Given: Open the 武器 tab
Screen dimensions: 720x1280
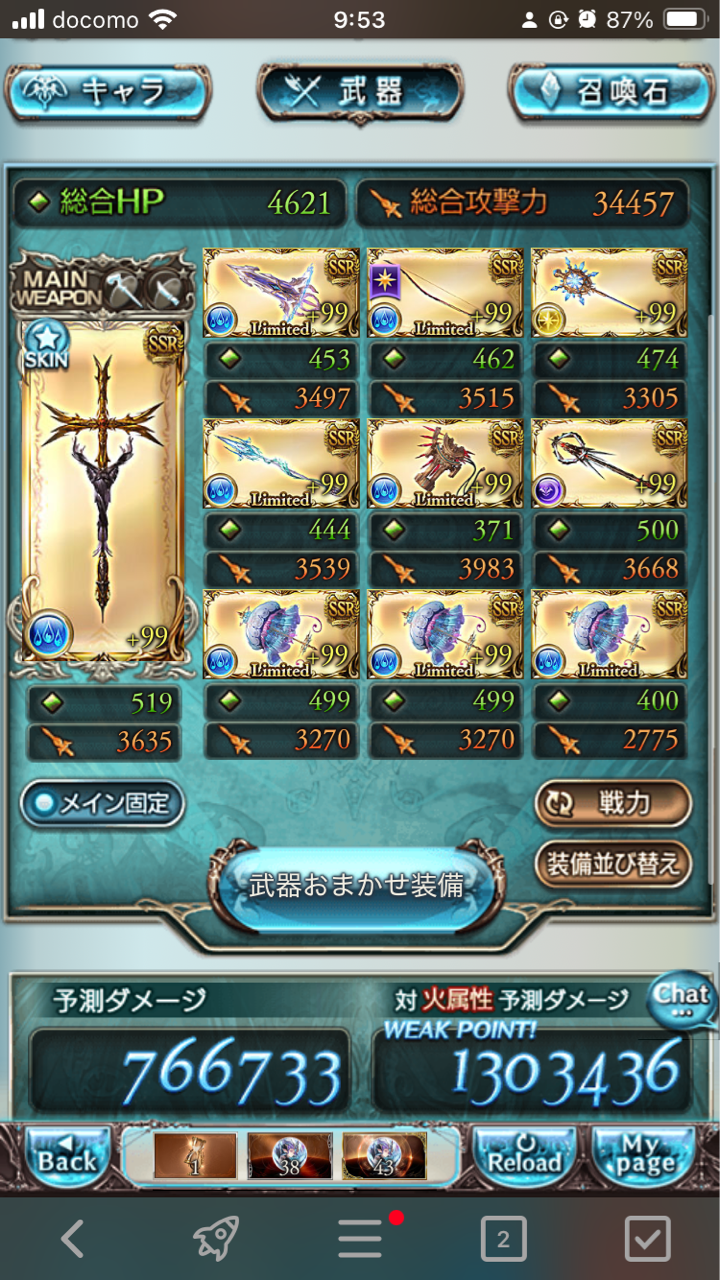Looking at the screenshot, I should [359, 93].
